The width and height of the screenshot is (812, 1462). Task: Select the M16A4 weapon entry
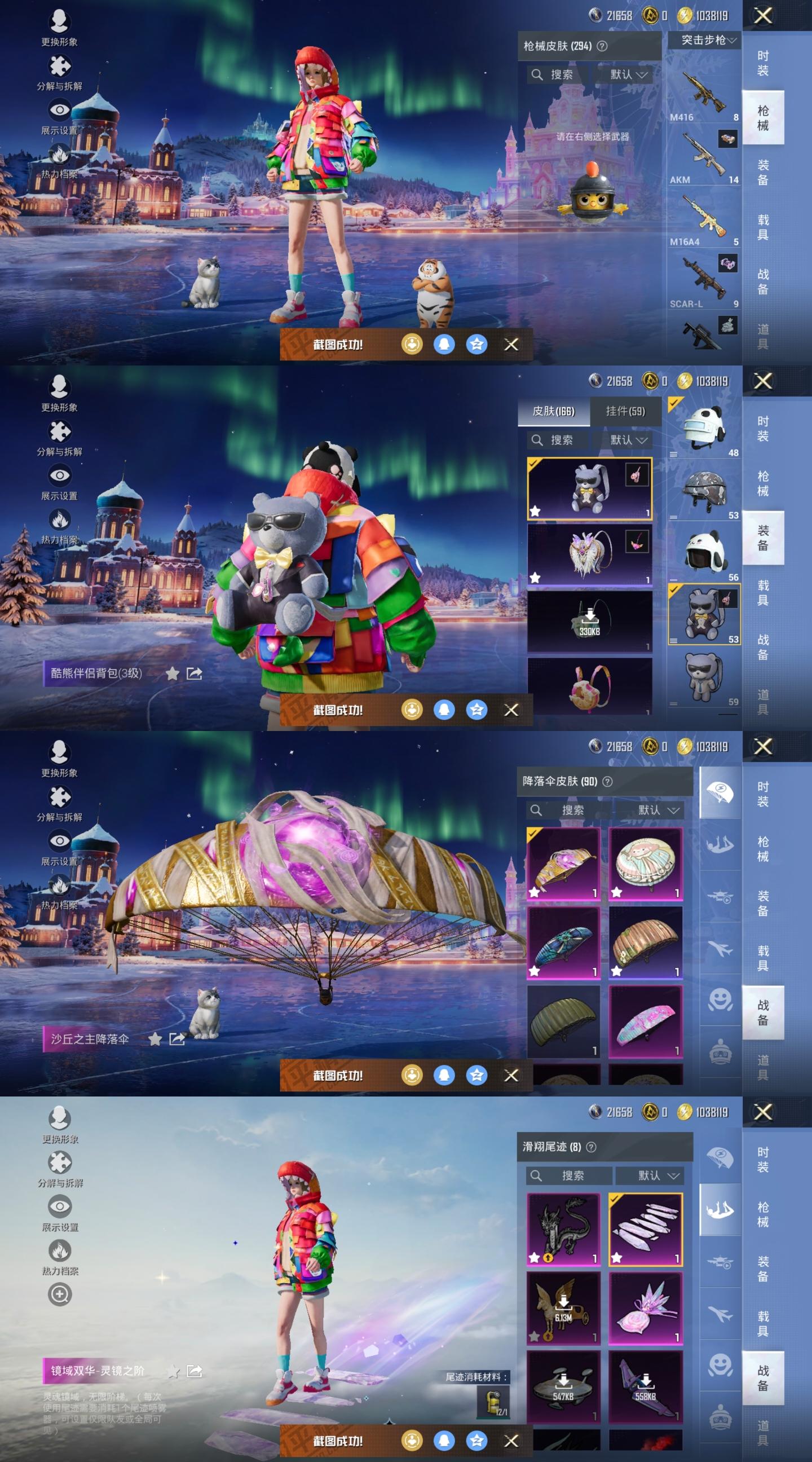pos(704,218)
